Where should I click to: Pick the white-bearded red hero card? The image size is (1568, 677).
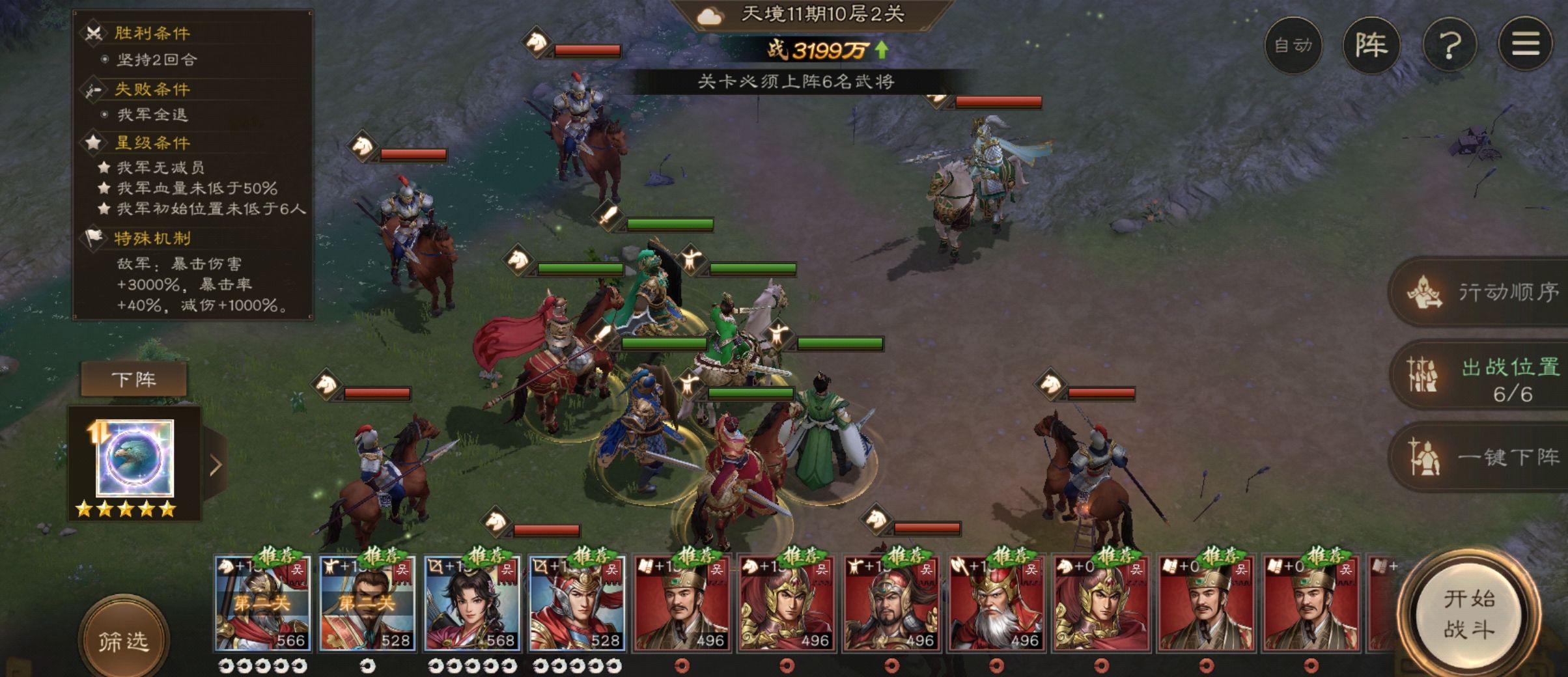[x=996, y=603]
